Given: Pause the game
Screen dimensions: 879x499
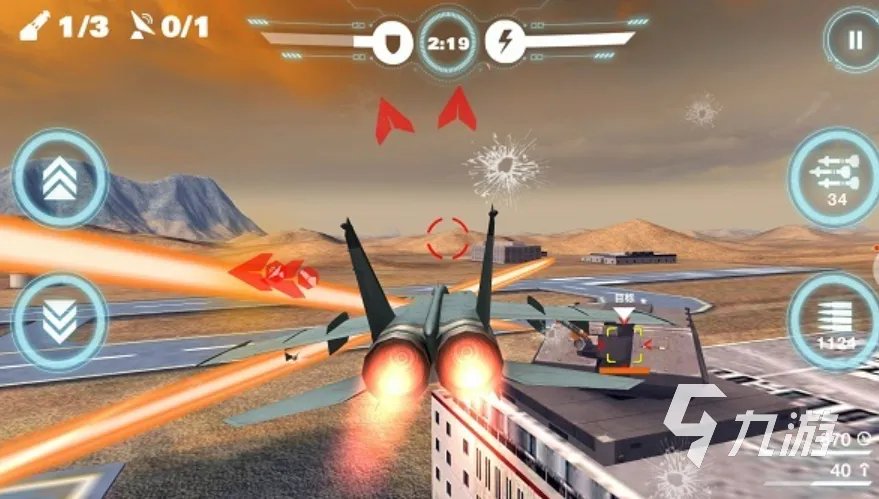Looking at the screenshot, I should pyautogui.click(x=853, y=41).
